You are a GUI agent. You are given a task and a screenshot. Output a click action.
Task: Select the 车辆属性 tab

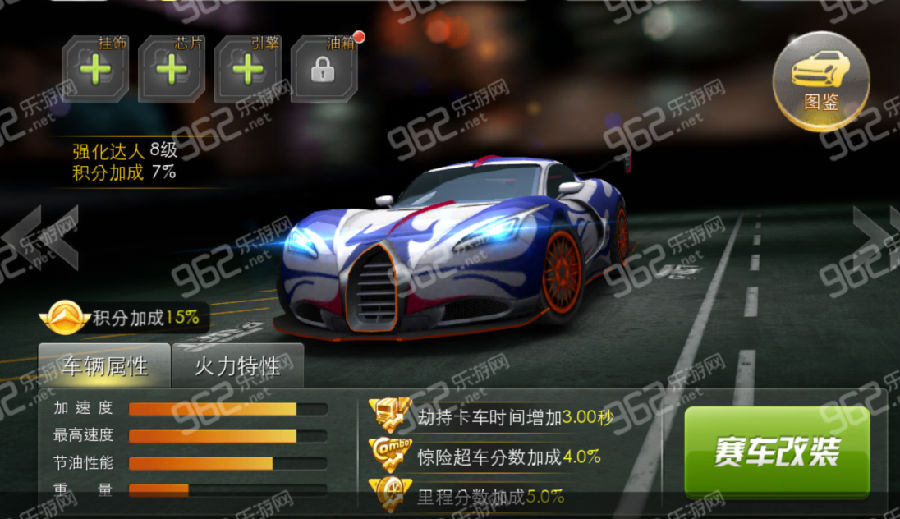[104, 366]
